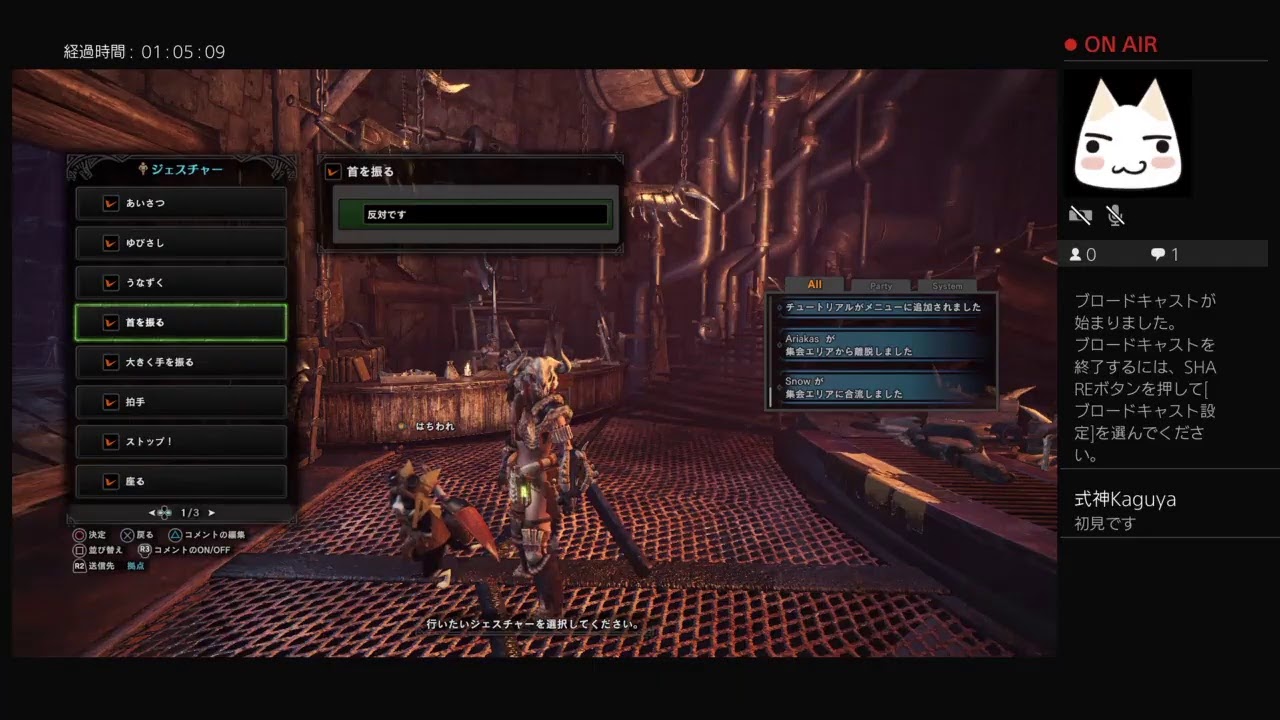This screenshot has height=720, width=1280.
Task: Select the 首を振る gesture row
Action: (181, 322)
